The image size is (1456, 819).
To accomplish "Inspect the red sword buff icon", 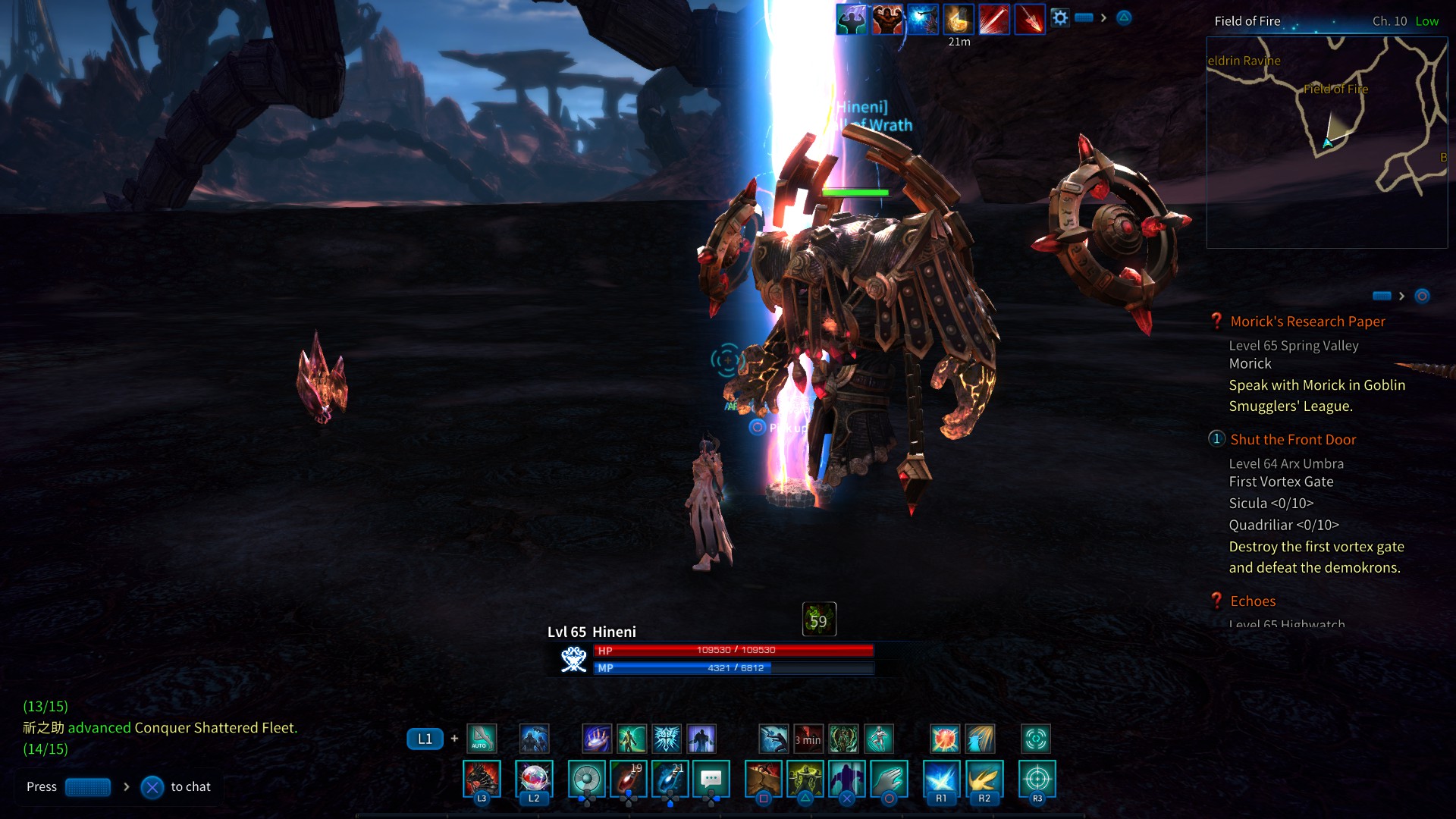I will point(994,20).
